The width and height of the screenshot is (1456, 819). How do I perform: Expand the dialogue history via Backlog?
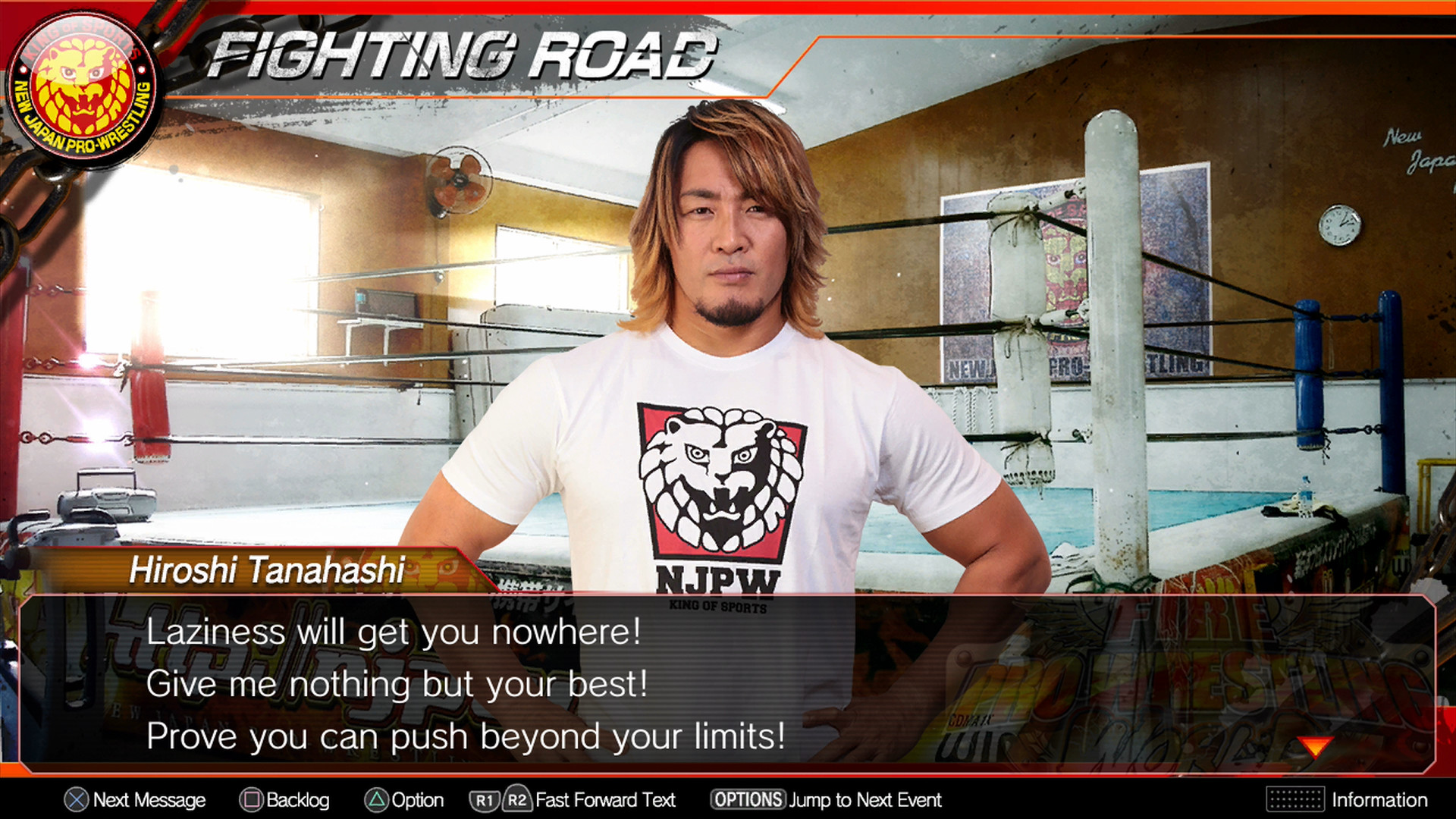tap(298, 800)
